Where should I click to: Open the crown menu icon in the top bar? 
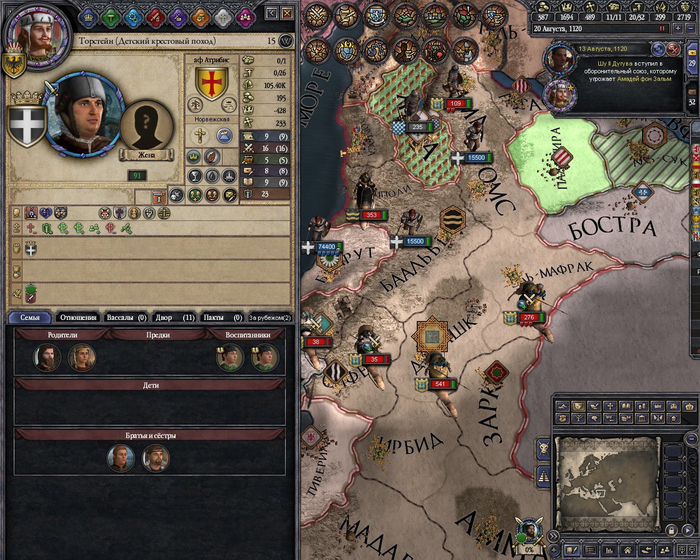tap(88, 16)
